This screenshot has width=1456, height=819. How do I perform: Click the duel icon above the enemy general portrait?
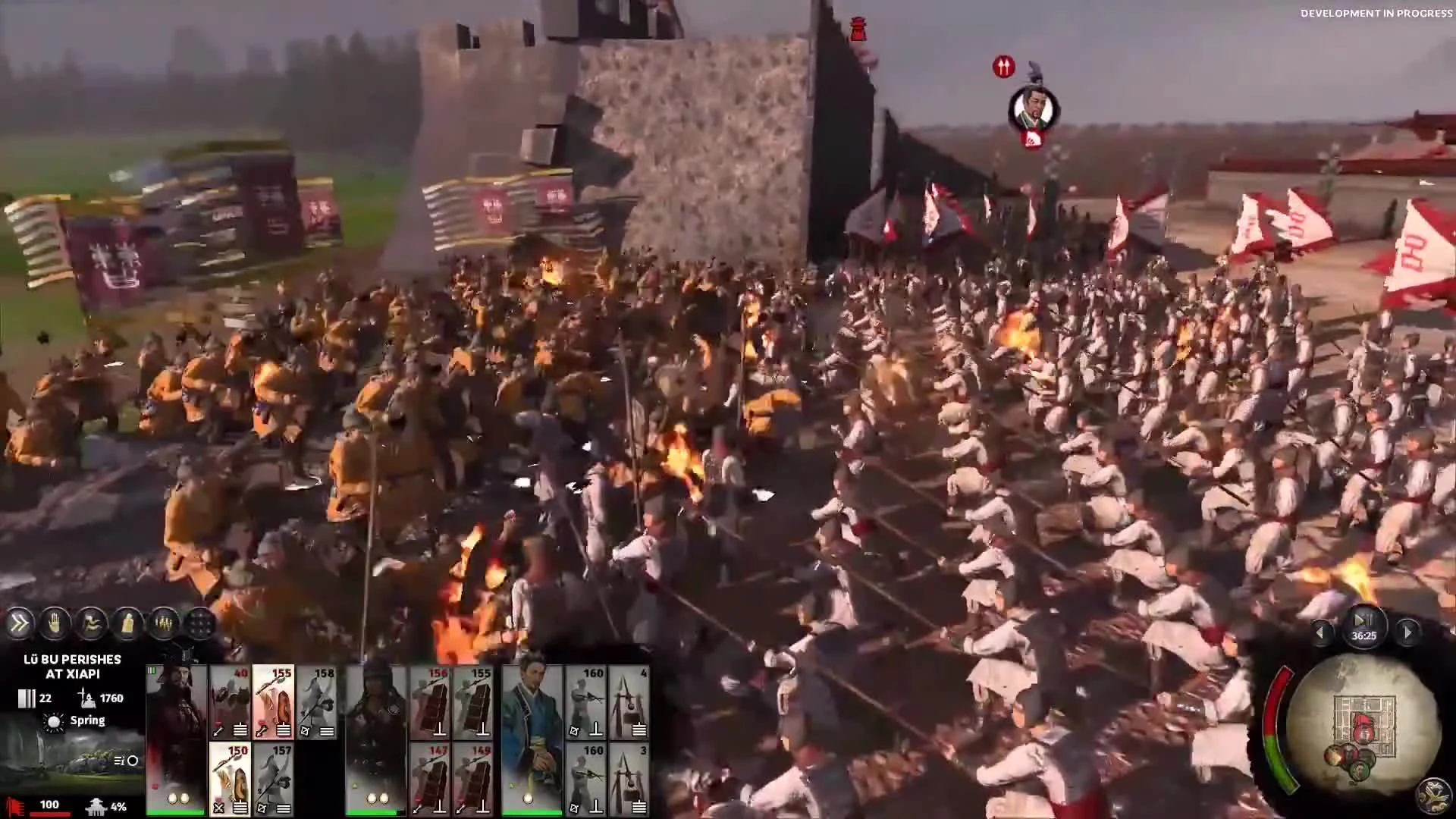tap(1003, 67)
